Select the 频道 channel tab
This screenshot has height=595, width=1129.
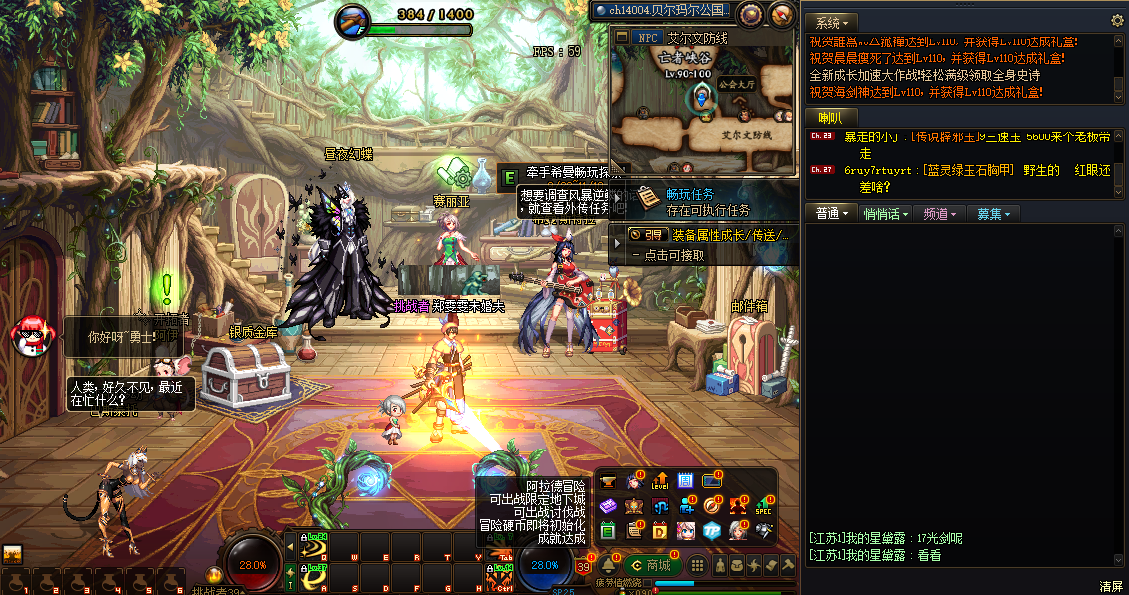point(940,214)
